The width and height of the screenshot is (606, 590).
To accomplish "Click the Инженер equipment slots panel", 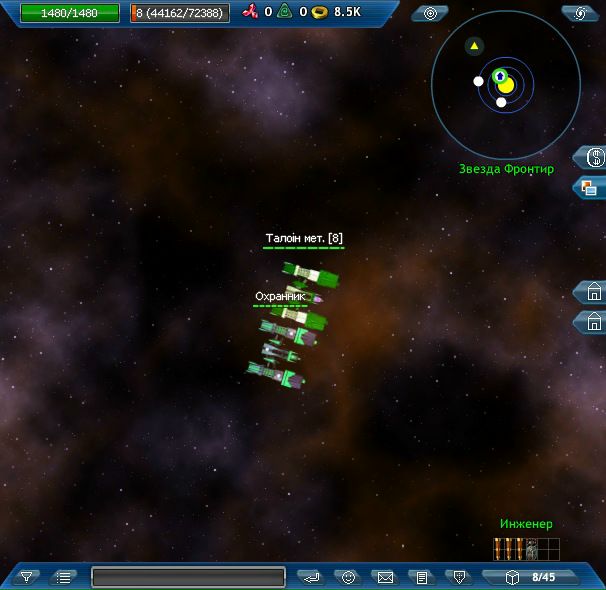I will (526, 549).
